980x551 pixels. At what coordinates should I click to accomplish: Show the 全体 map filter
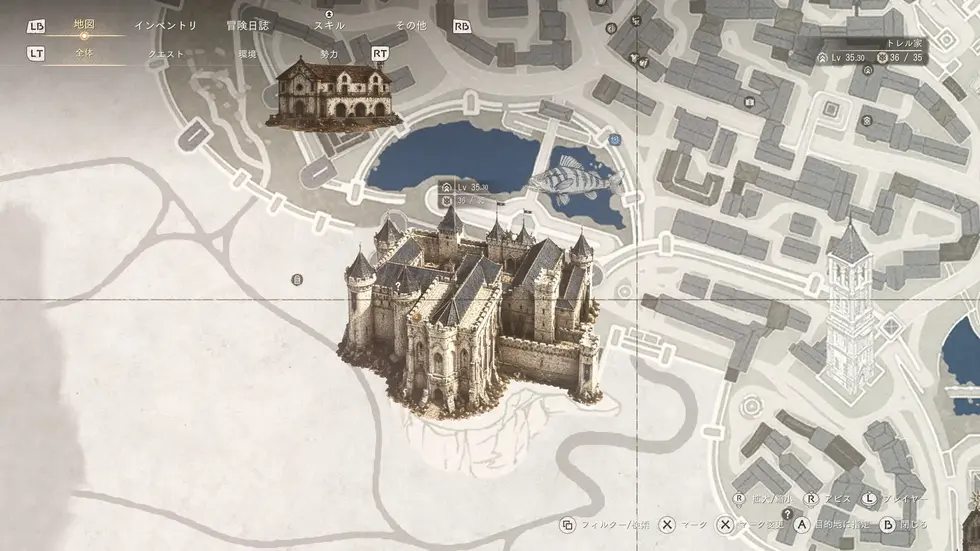click(x=83, y=54)
